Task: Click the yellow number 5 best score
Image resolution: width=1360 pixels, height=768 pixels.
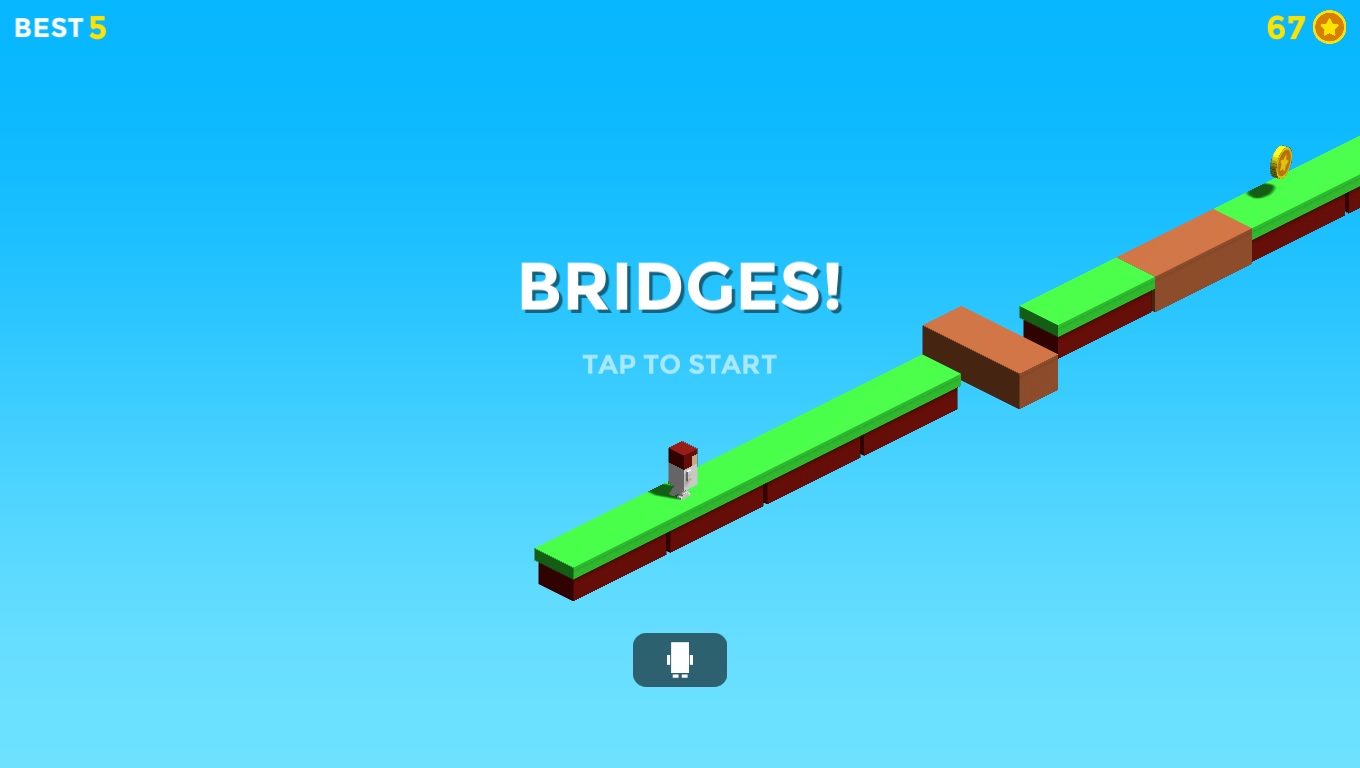Action: [x=97, y=28]
